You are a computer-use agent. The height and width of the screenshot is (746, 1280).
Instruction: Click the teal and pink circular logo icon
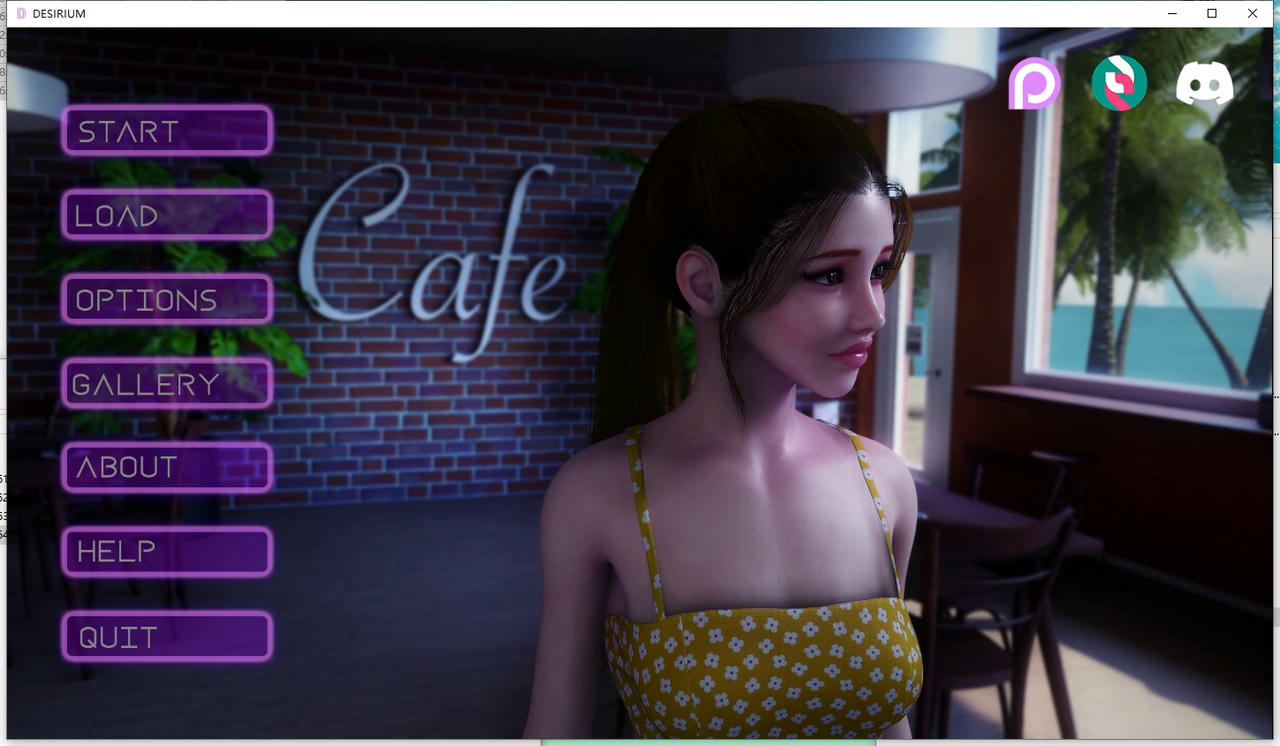1119,83
